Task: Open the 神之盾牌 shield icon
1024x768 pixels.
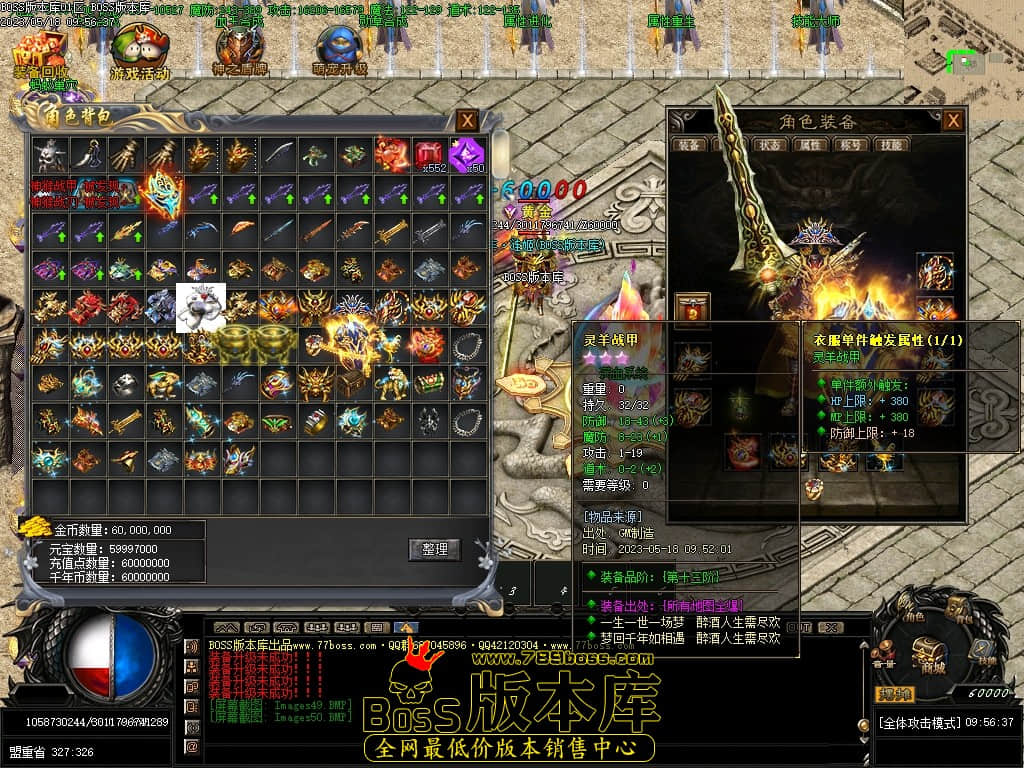Action: [239, 51]
